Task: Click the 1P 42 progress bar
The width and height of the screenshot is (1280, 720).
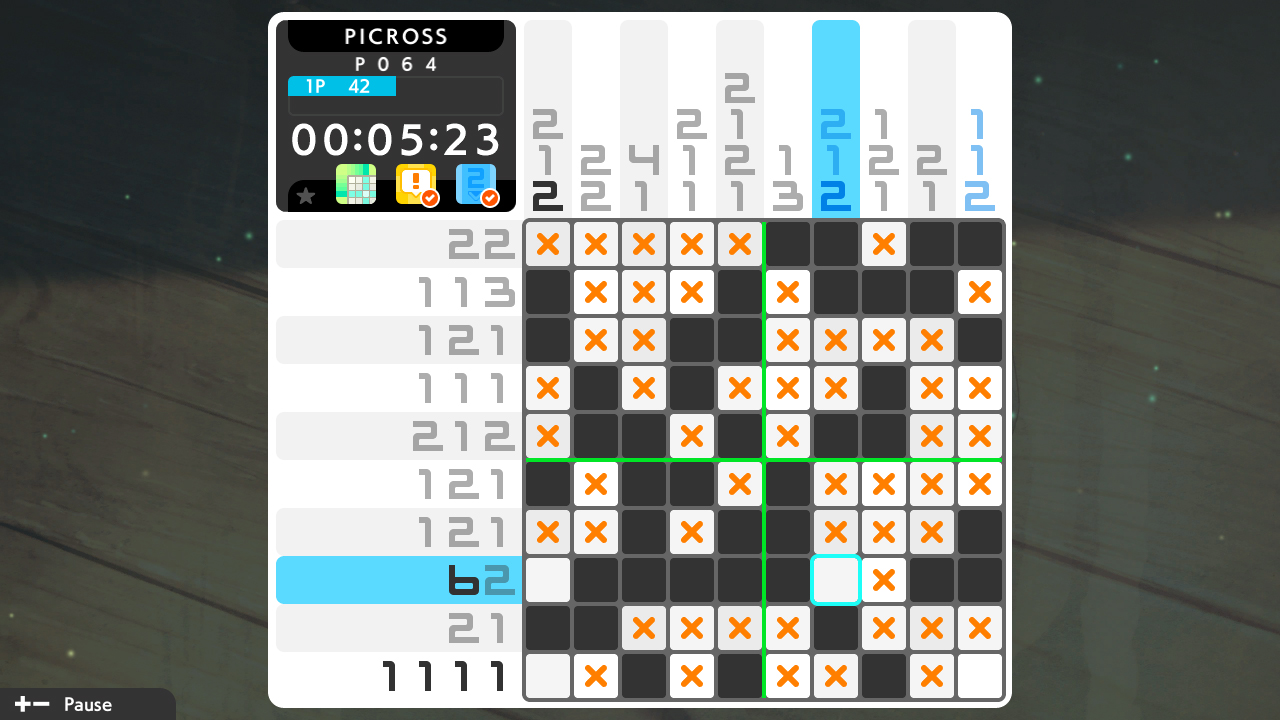Action: pyautogui.click(x=342, y=86)
